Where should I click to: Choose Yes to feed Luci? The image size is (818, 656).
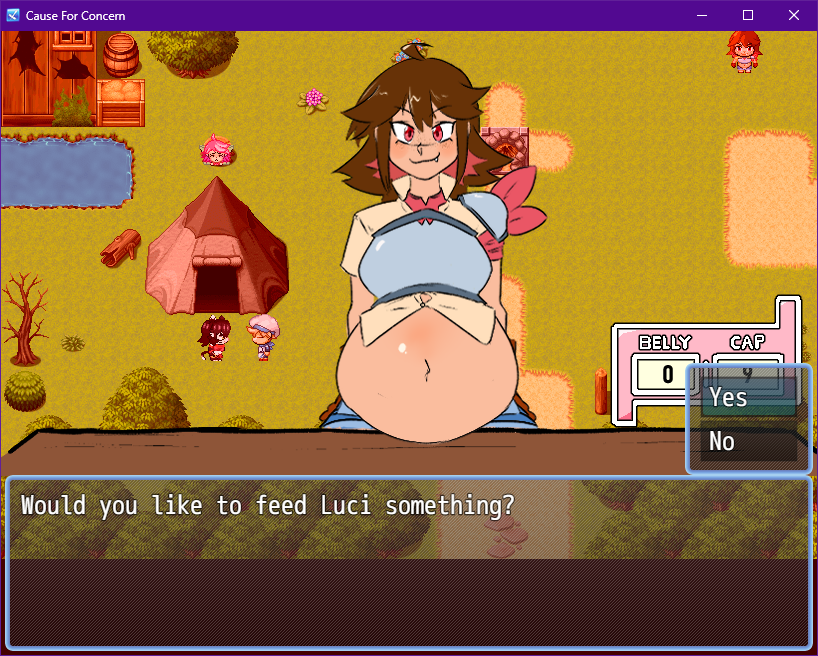[748, 397]
